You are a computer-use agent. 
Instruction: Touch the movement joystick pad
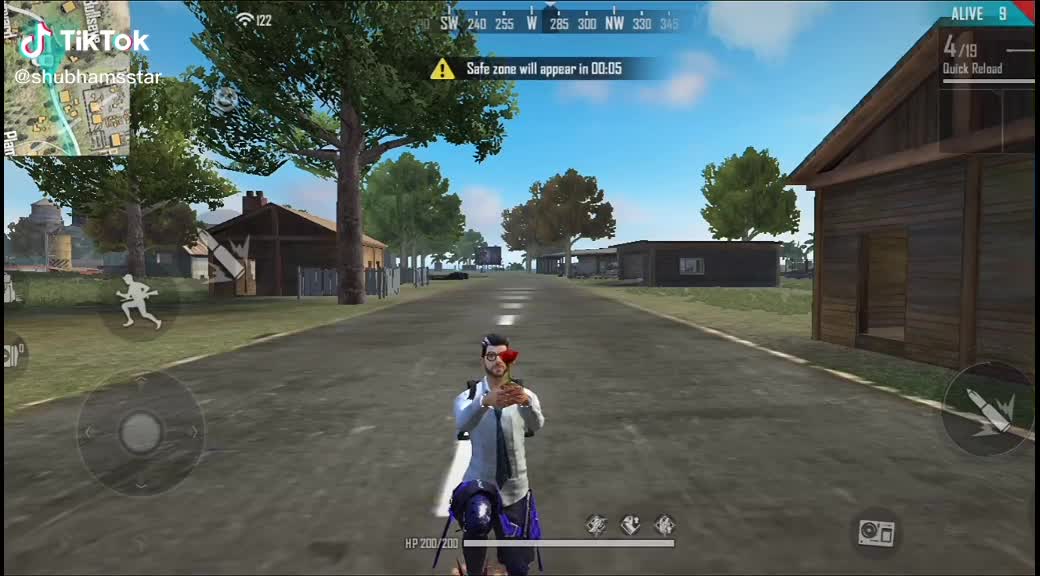coord(140,432)
